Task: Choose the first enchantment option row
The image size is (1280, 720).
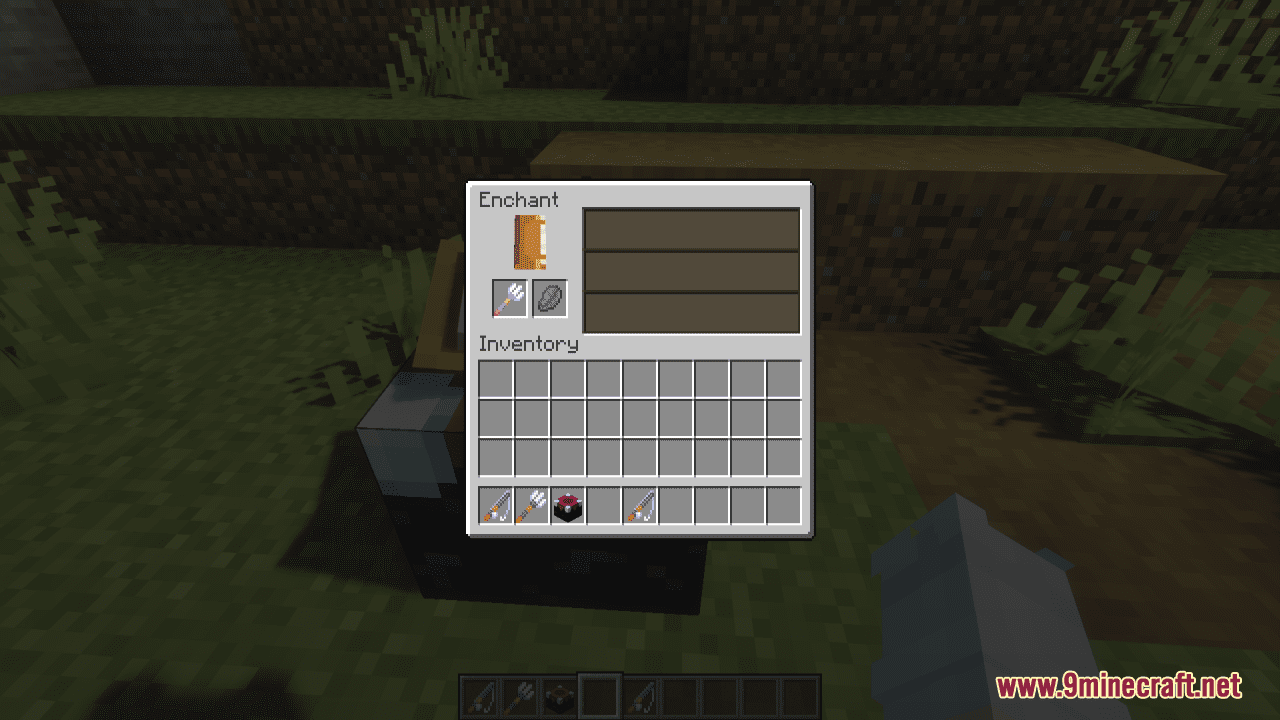Action: 691,231
